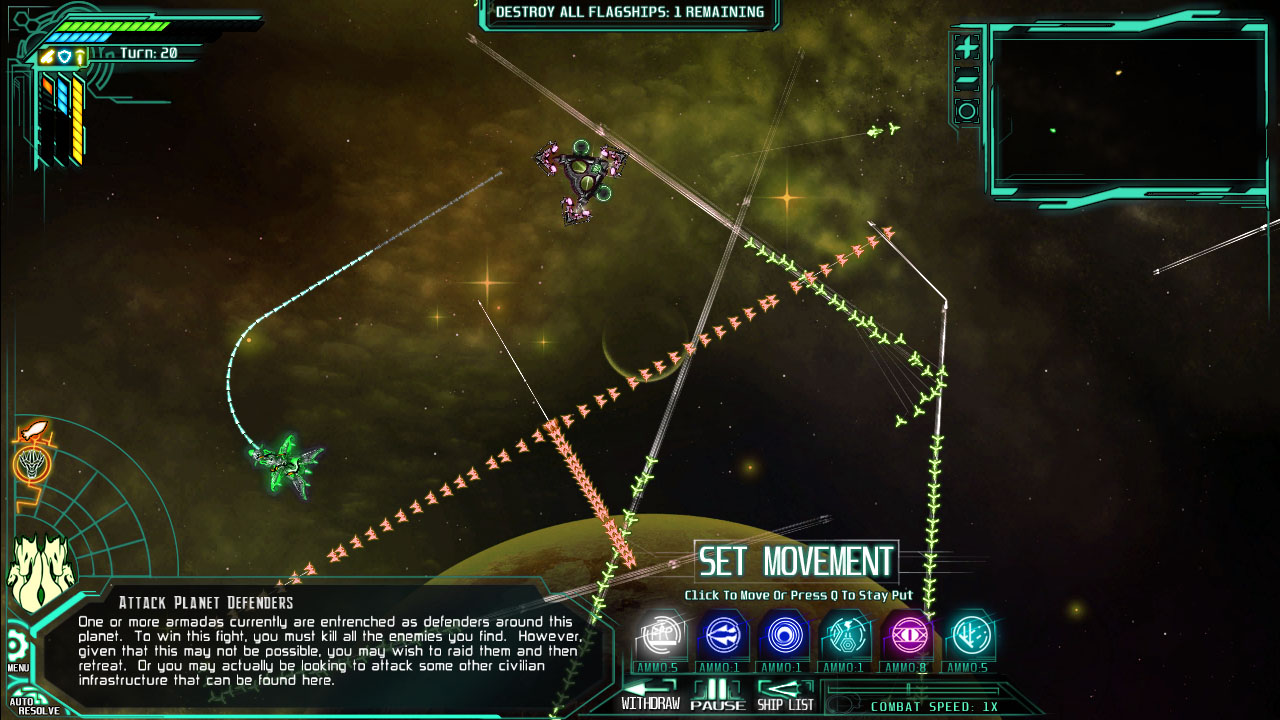
Task: Click the zoom-out icon beside the minimap
Action: click(966, 78)
